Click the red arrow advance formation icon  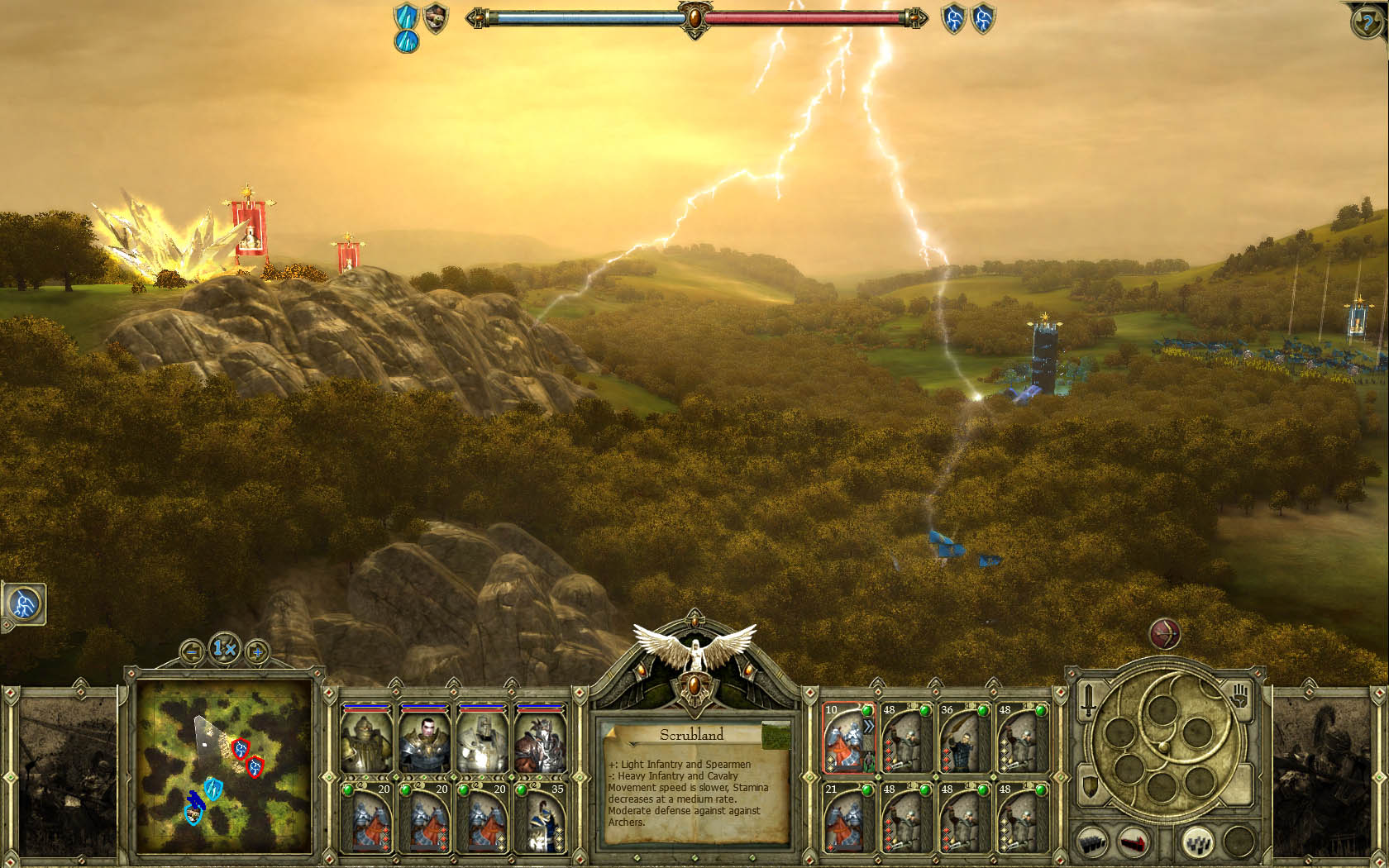(x=1134, y=842)
